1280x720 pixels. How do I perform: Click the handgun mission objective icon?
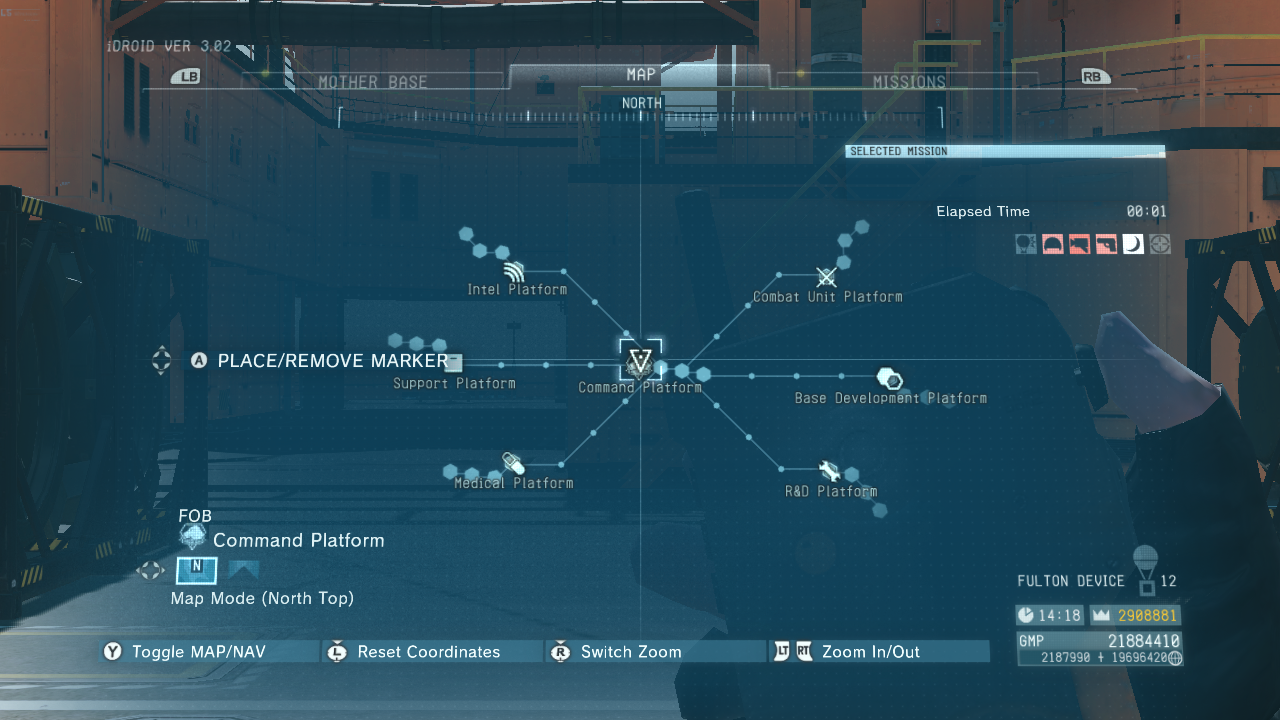[1106, 244]
